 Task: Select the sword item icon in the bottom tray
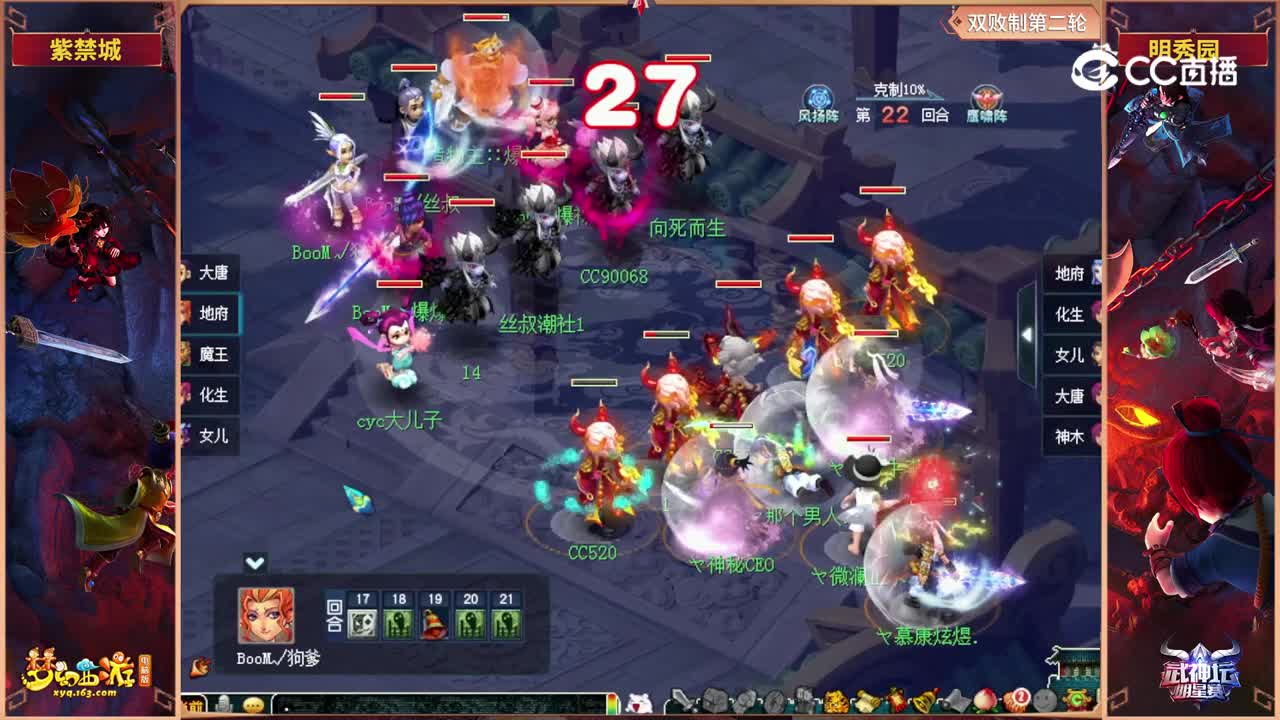pos(681,700)
